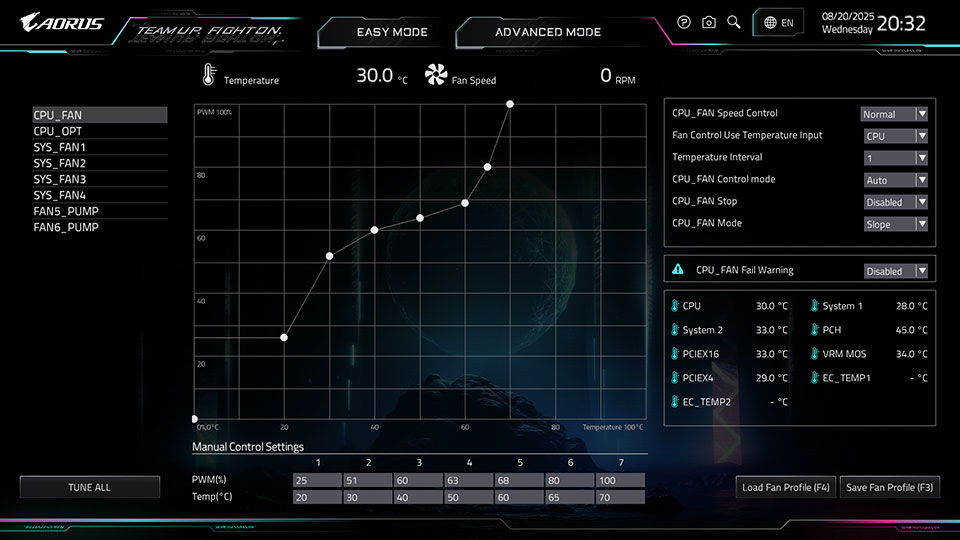This screenshot has width=960, height=540.
Task: Select FAN5_PUMP header entry
Action: point(66,211)
